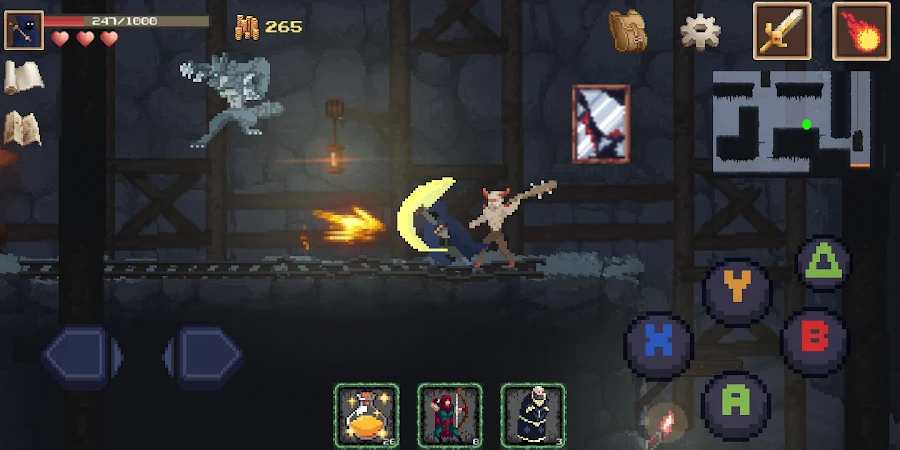900x450 pixels.
Task: Summon the dark-robed bald mage companion
Action: tap(532, 414)
